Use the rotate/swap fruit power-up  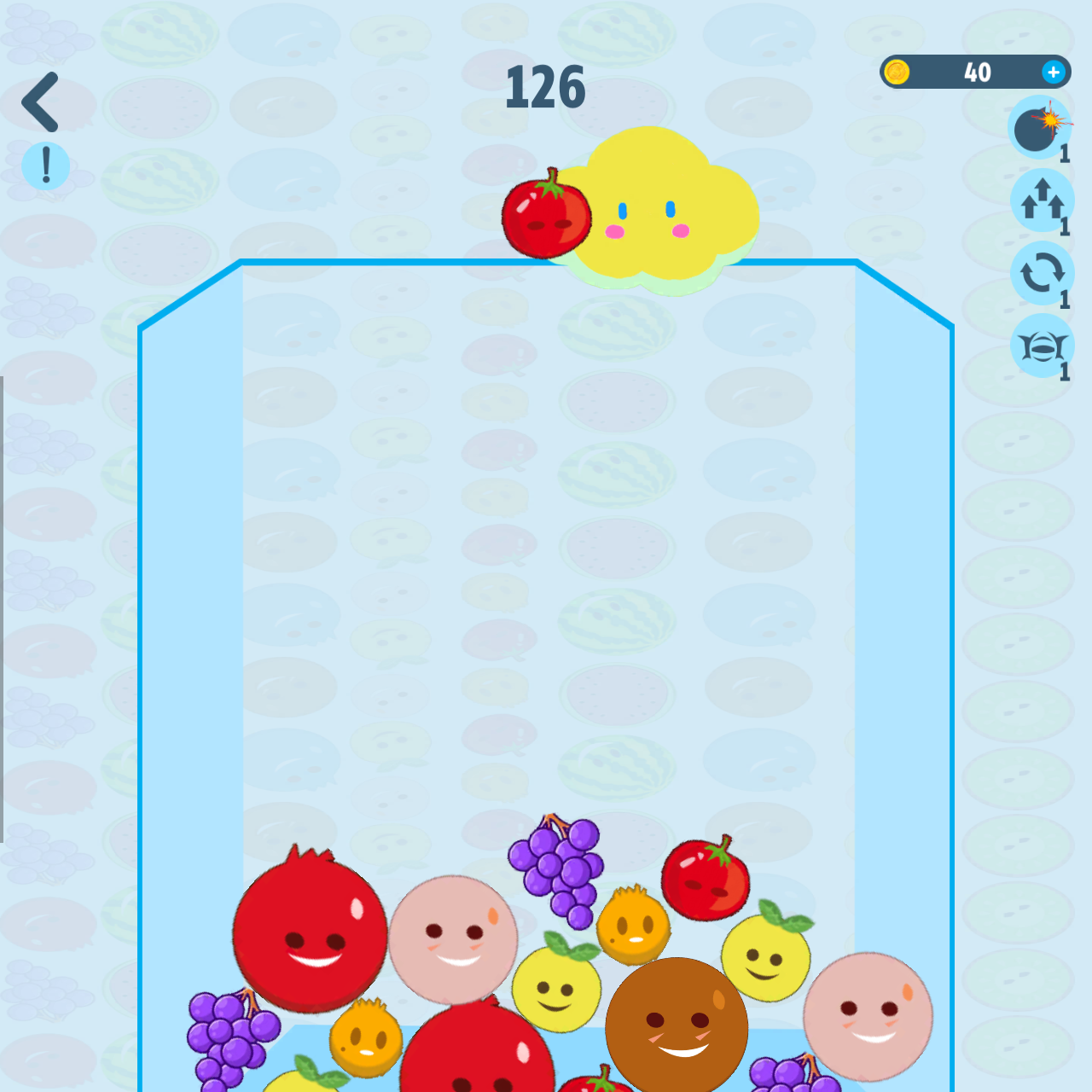click(1043, 273)
